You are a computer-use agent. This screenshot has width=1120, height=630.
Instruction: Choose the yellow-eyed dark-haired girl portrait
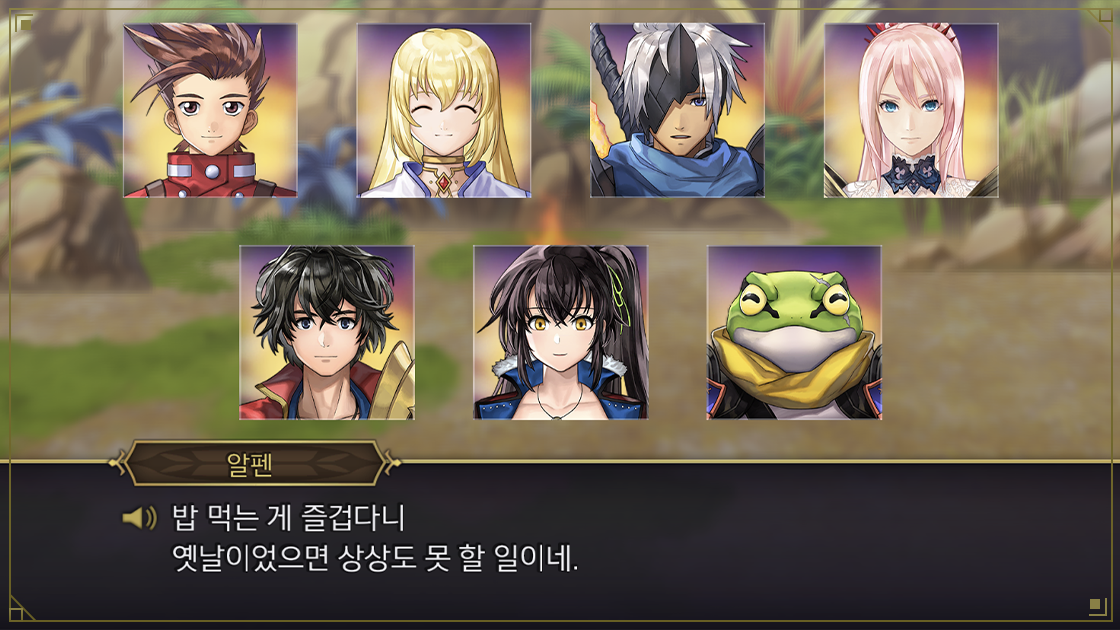[x=560, y=333]
